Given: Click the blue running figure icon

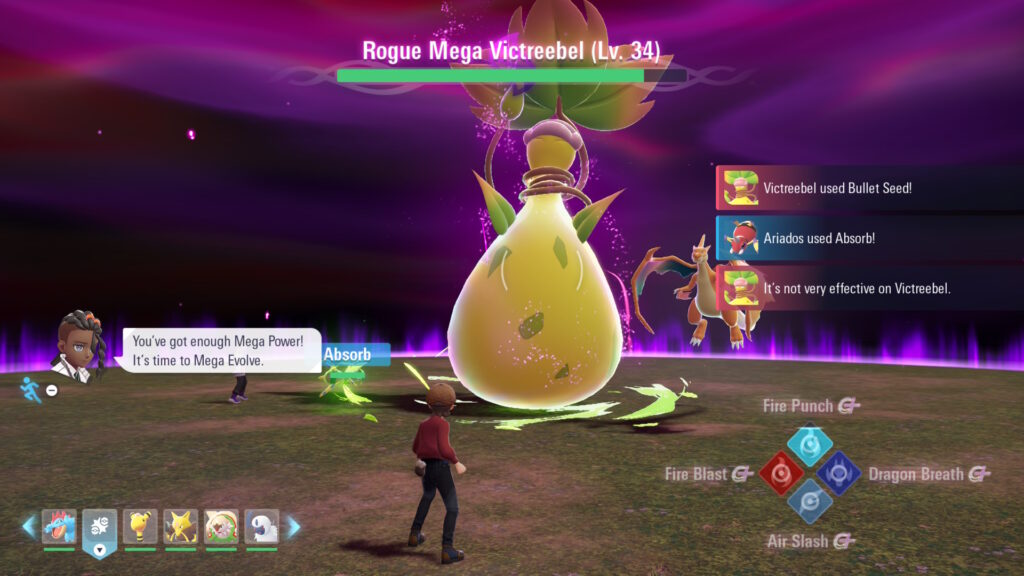Looking at the screenshot, I should 31,389.
